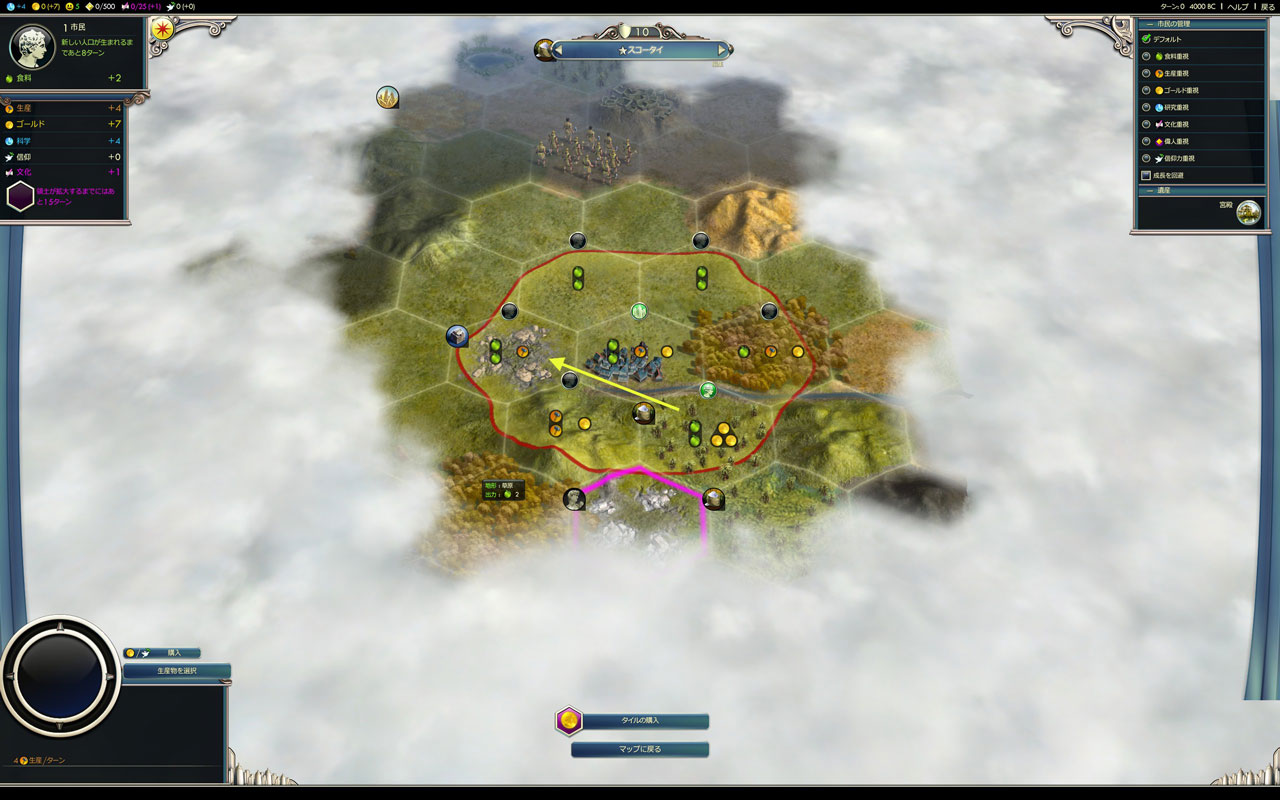Click the Back (戻る) button in top bar
Image resolution: width=1280 pixels, height=800 pixels.
pos(1267,6)
